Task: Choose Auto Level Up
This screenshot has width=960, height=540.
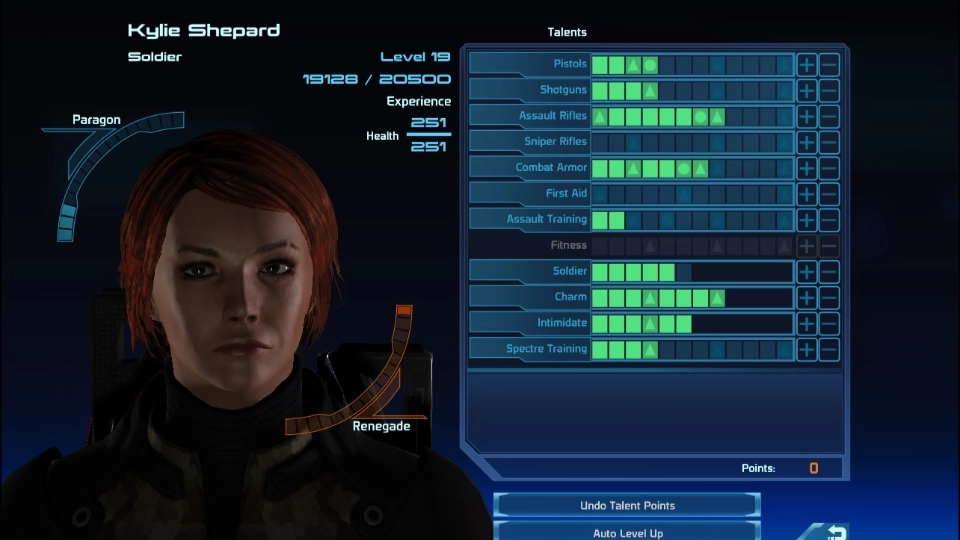Action: pyautogui.click(x=628, y=533)
